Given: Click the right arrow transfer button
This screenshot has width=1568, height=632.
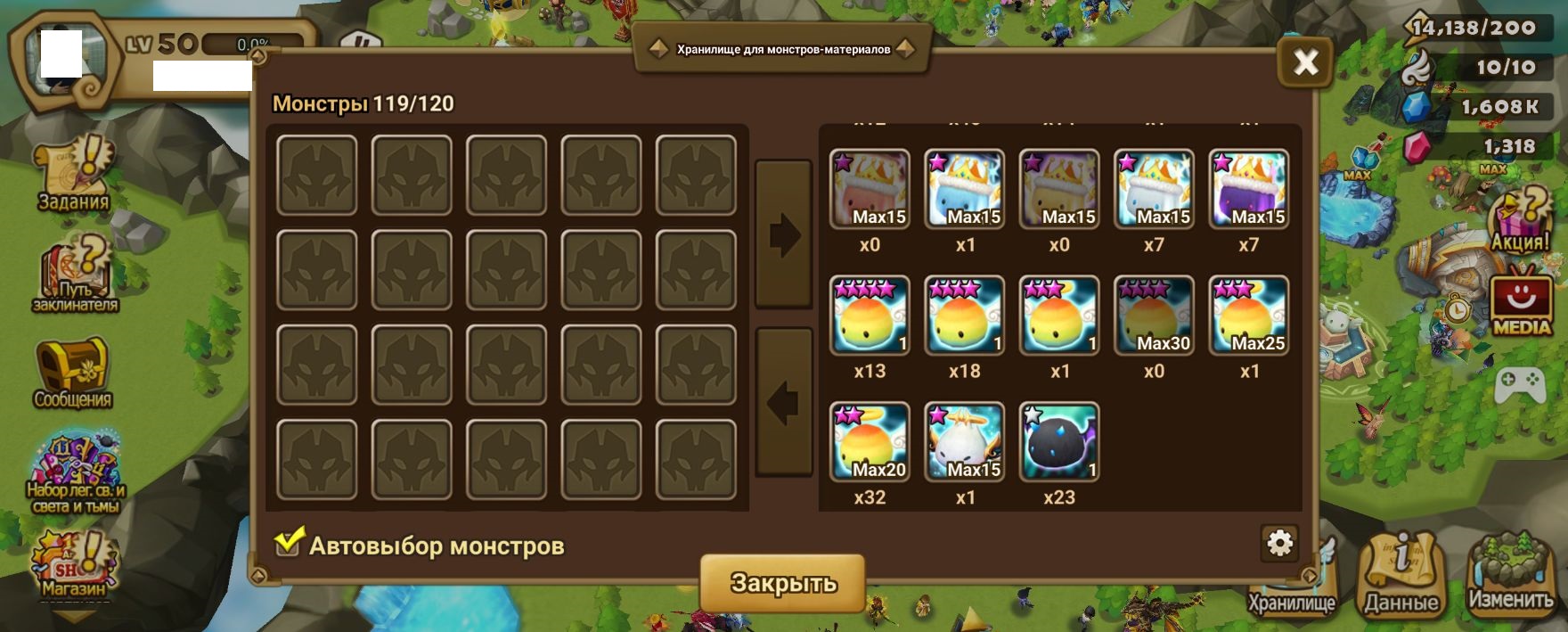Looking at the screenshot, I should (x=784, y=234).
